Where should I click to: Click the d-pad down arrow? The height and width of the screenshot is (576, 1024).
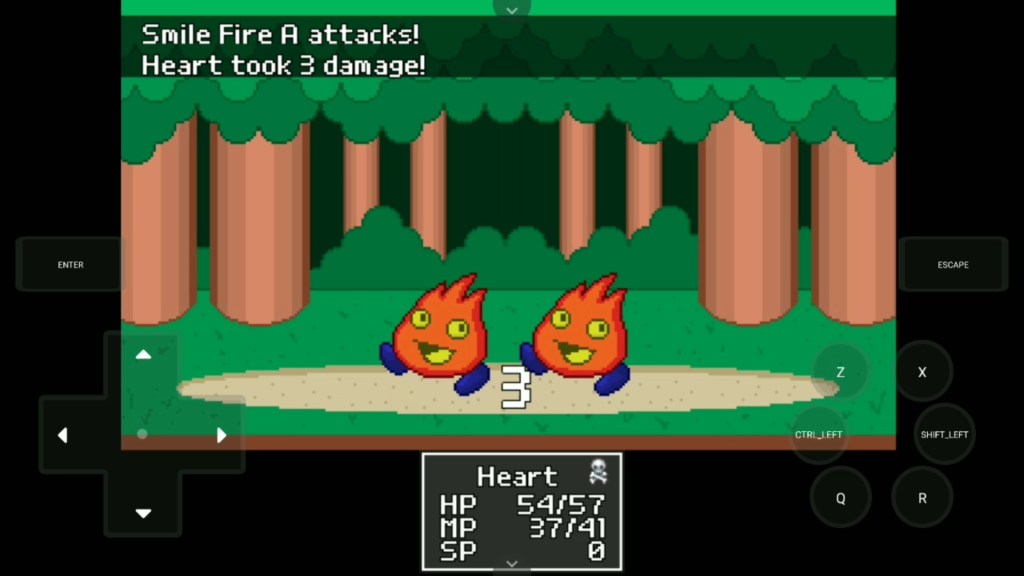point(143,513)
